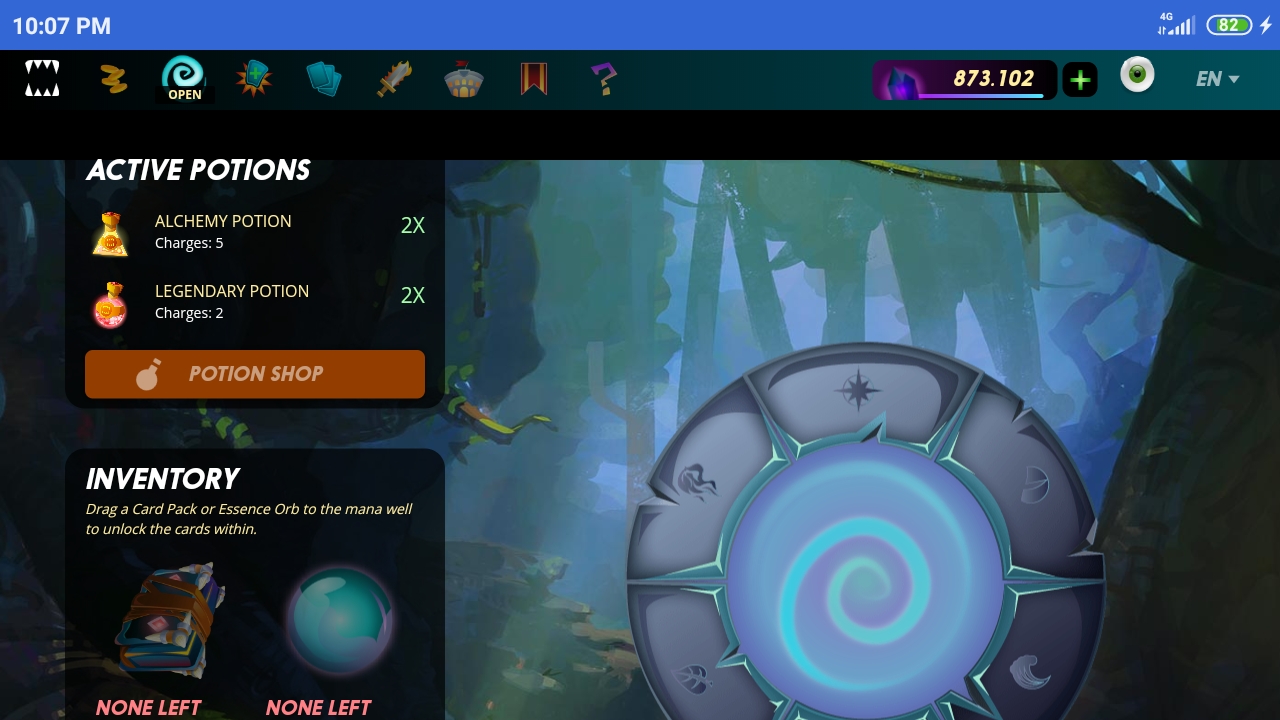Add more crystals with the green plus

pyautogui.click(x=1080, y=80)
